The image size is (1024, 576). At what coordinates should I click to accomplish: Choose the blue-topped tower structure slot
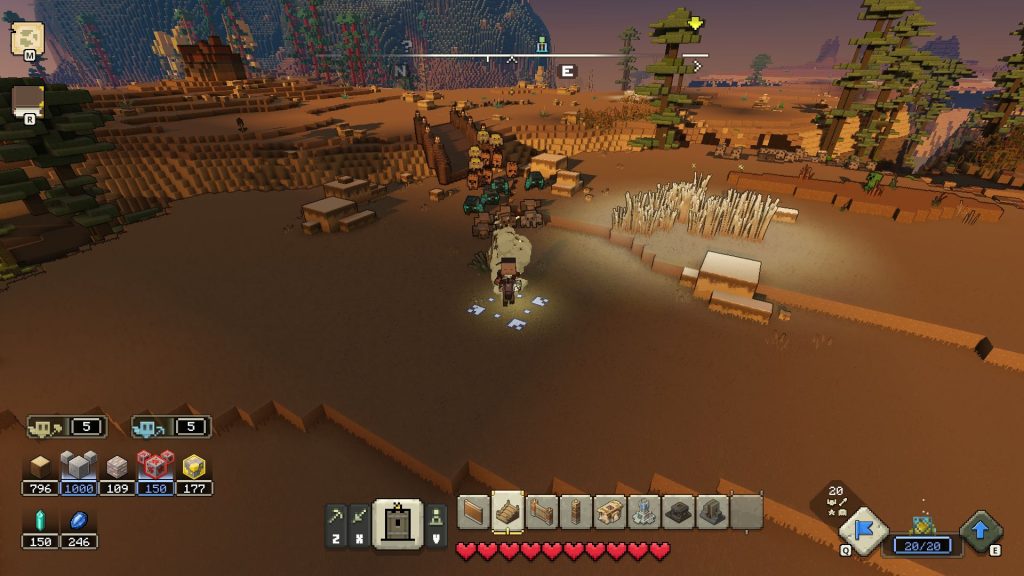point(644,512)
